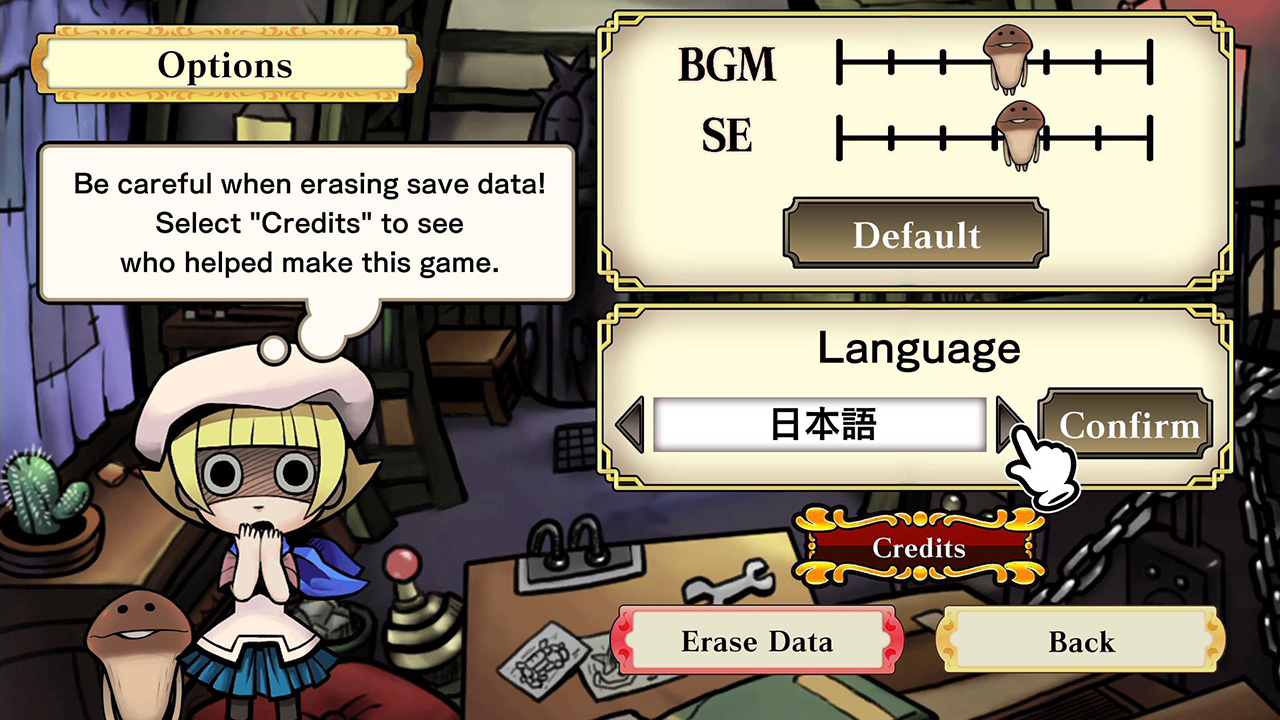Open the language selector showing 日本語
Image resolution: width=1280 pixels, height=720 pixels.
[820, 424]
